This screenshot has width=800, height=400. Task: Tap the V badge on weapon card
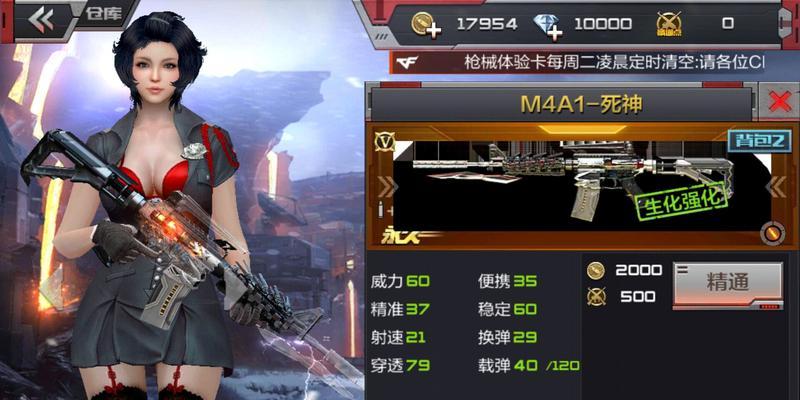(x=383, y=141)
